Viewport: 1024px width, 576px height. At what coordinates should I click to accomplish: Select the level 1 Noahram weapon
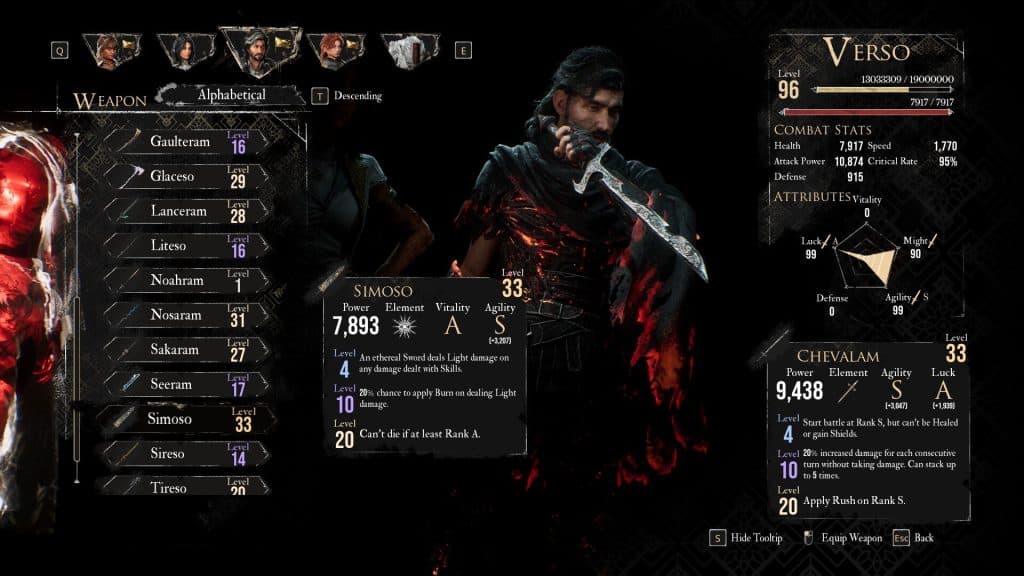[x=185, y=280]
